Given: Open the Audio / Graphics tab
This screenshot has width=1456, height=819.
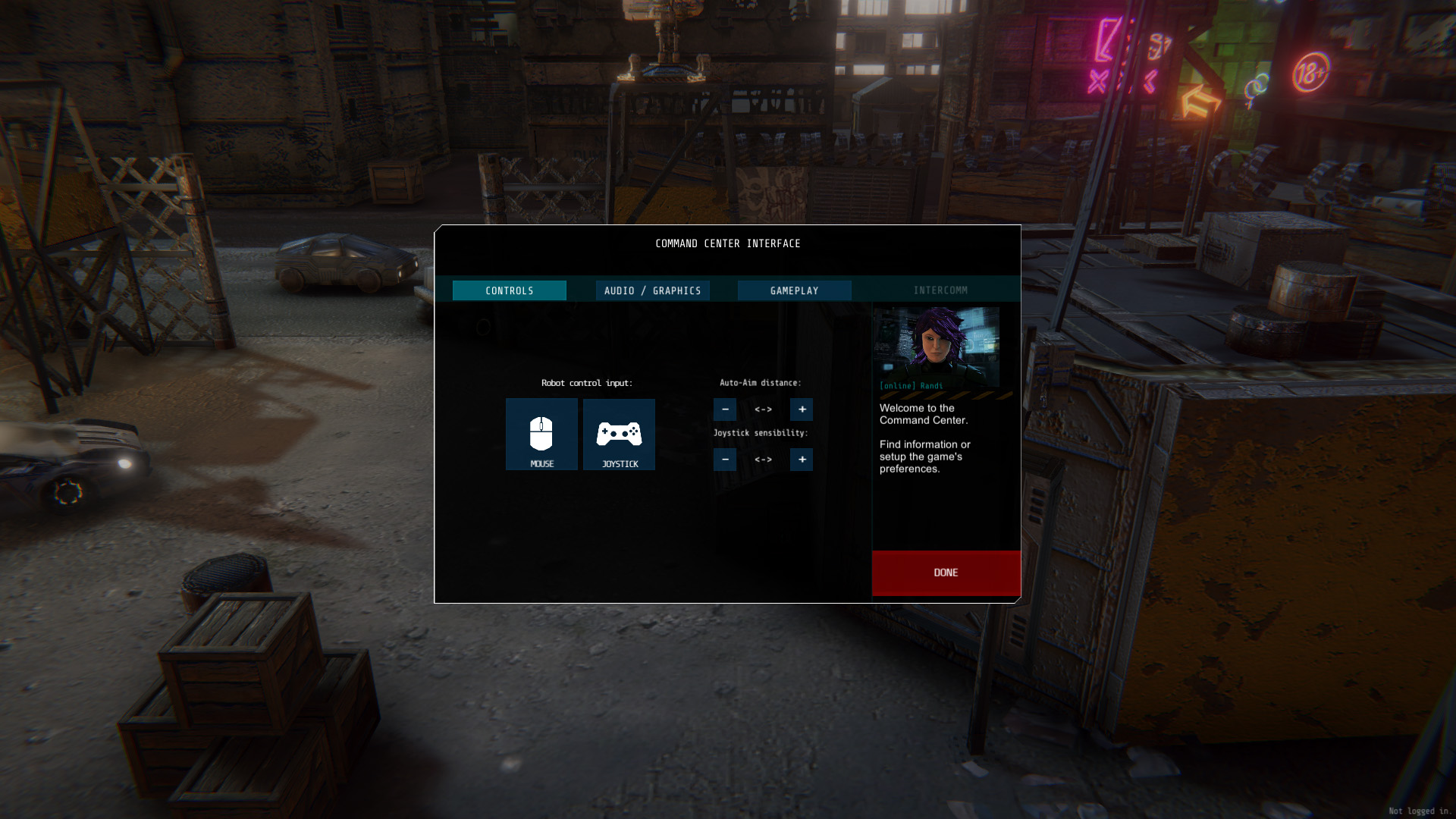Looking at the screenshot, I should [652, 290].
